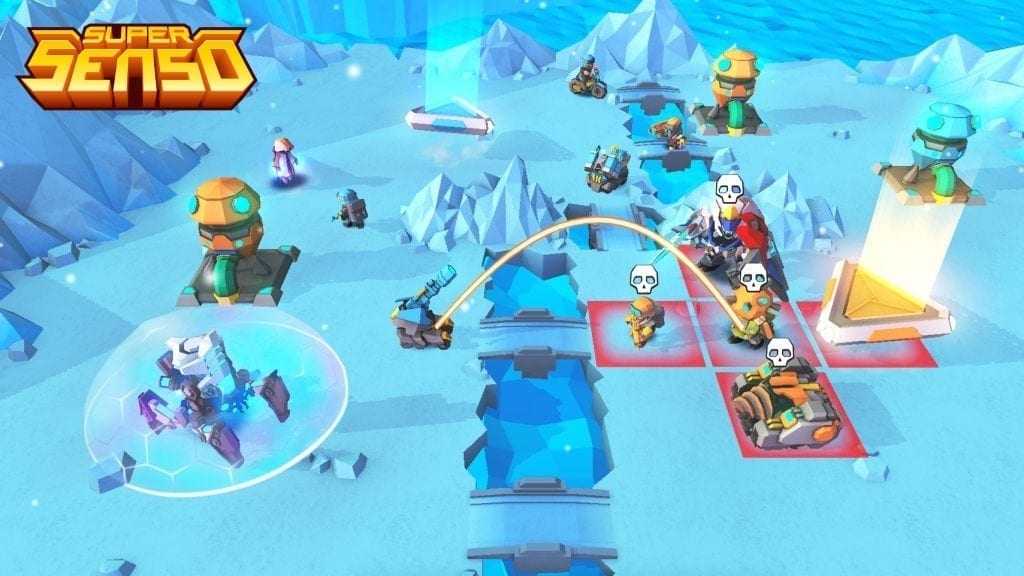Select the spiky orange trooper where the arc lands
Viewport: 1024px width, 576px height.
coord(751,316)
